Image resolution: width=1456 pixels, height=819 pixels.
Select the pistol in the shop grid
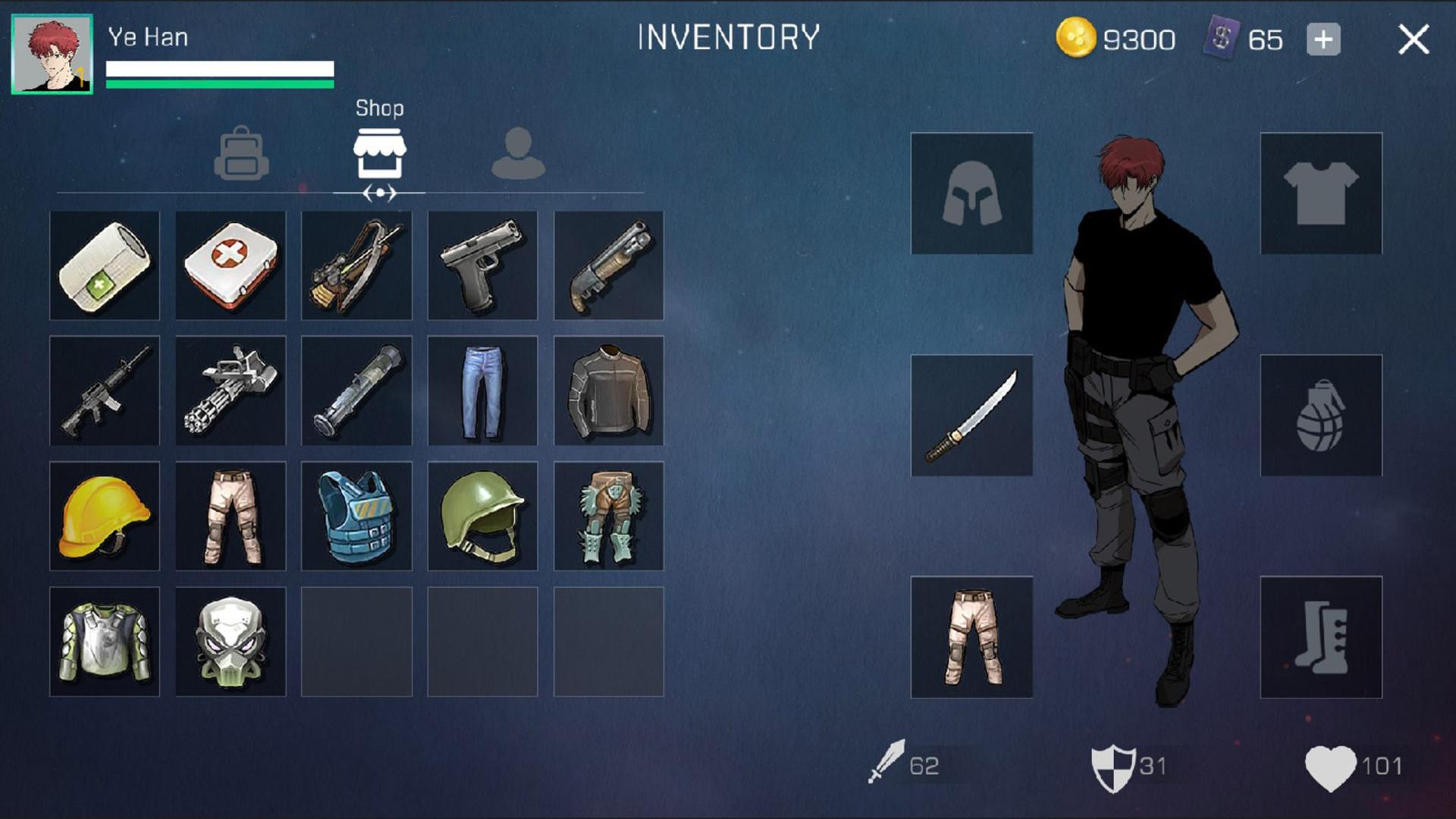[x=483, y=265]
